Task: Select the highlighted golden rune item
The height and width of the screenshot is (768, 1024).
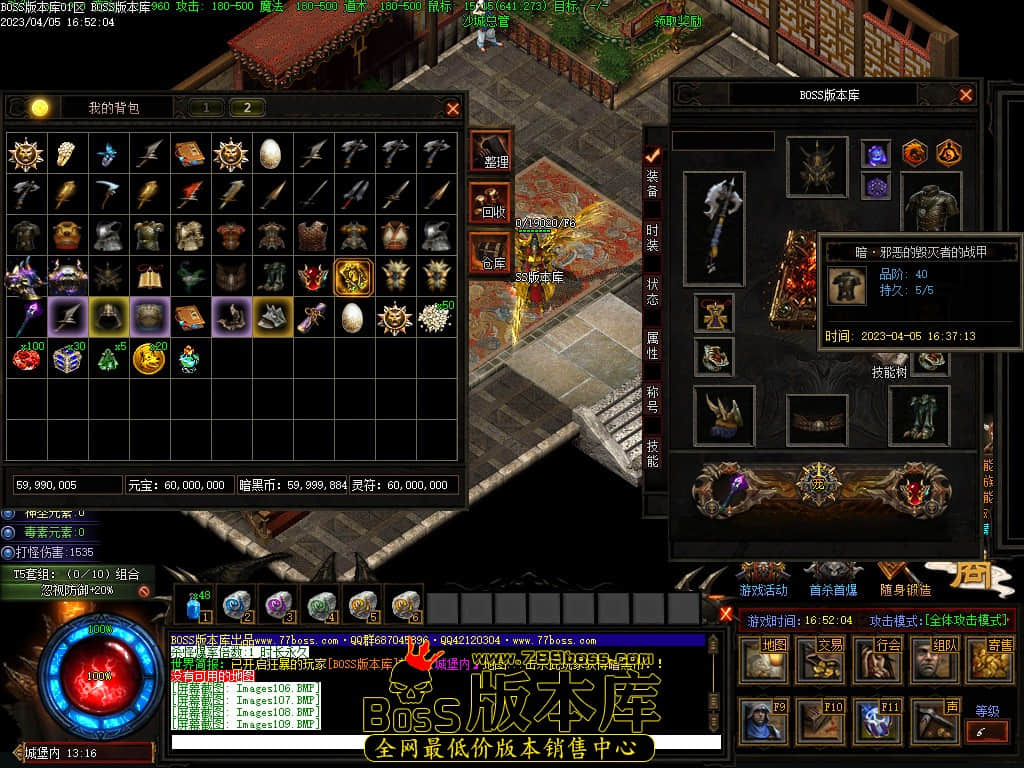Action: pos(354,276)
